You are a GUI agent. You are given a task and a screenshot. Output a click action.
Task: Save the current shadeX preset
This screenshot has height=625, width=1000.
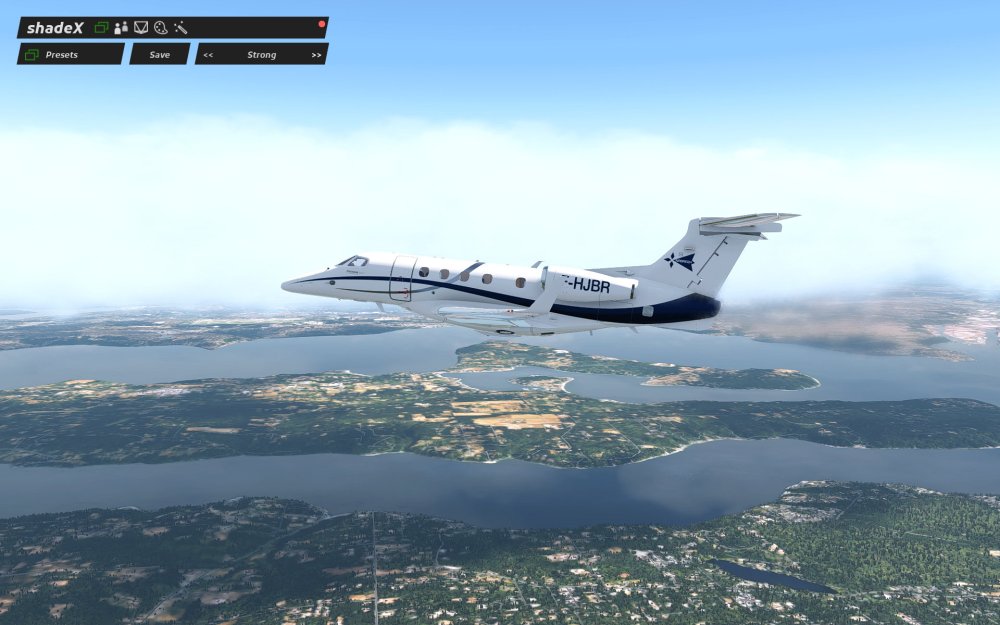click(159, 54)
